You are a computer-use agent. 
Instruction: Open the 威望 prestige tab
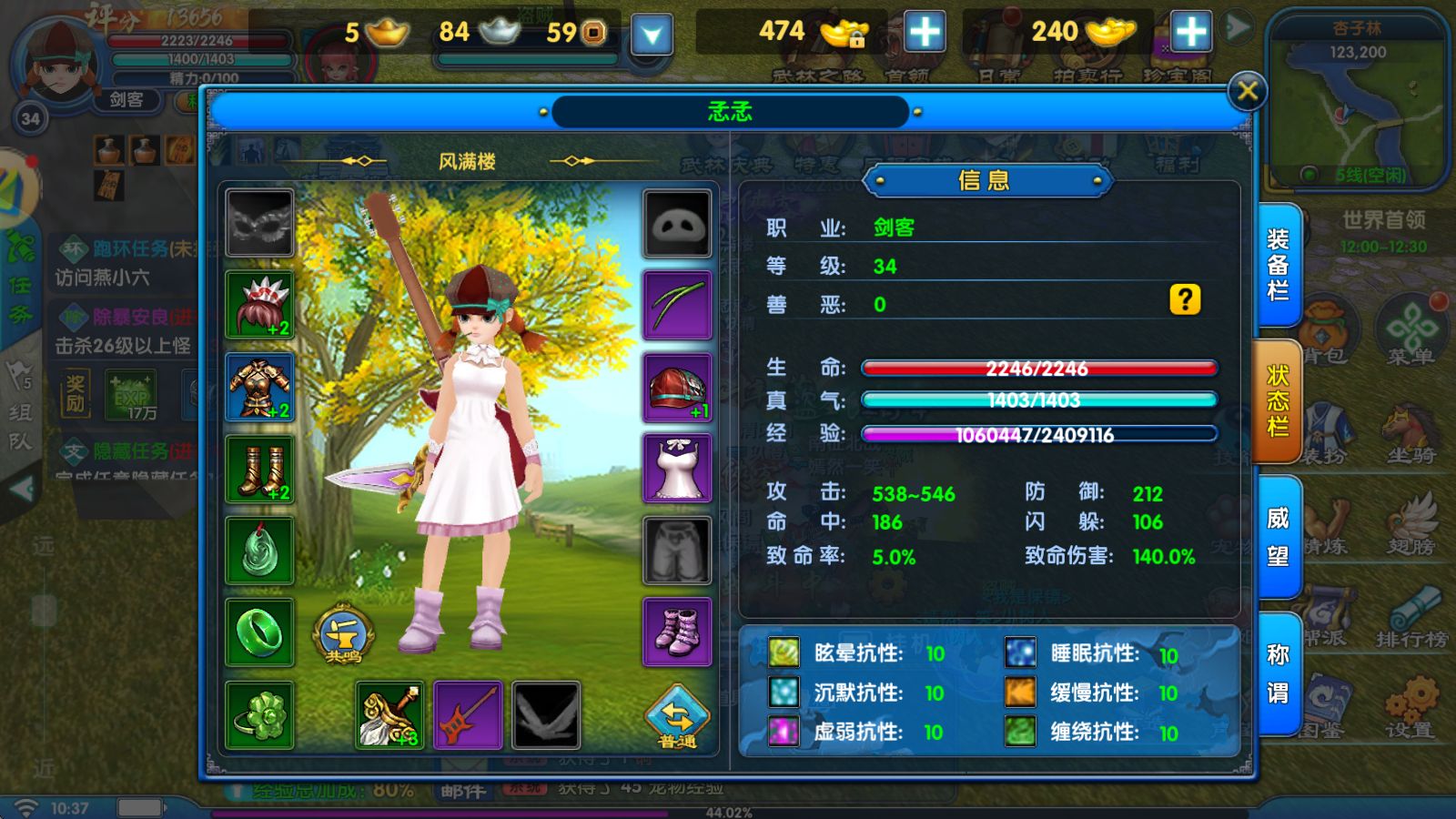click(x=1278, y=537)
